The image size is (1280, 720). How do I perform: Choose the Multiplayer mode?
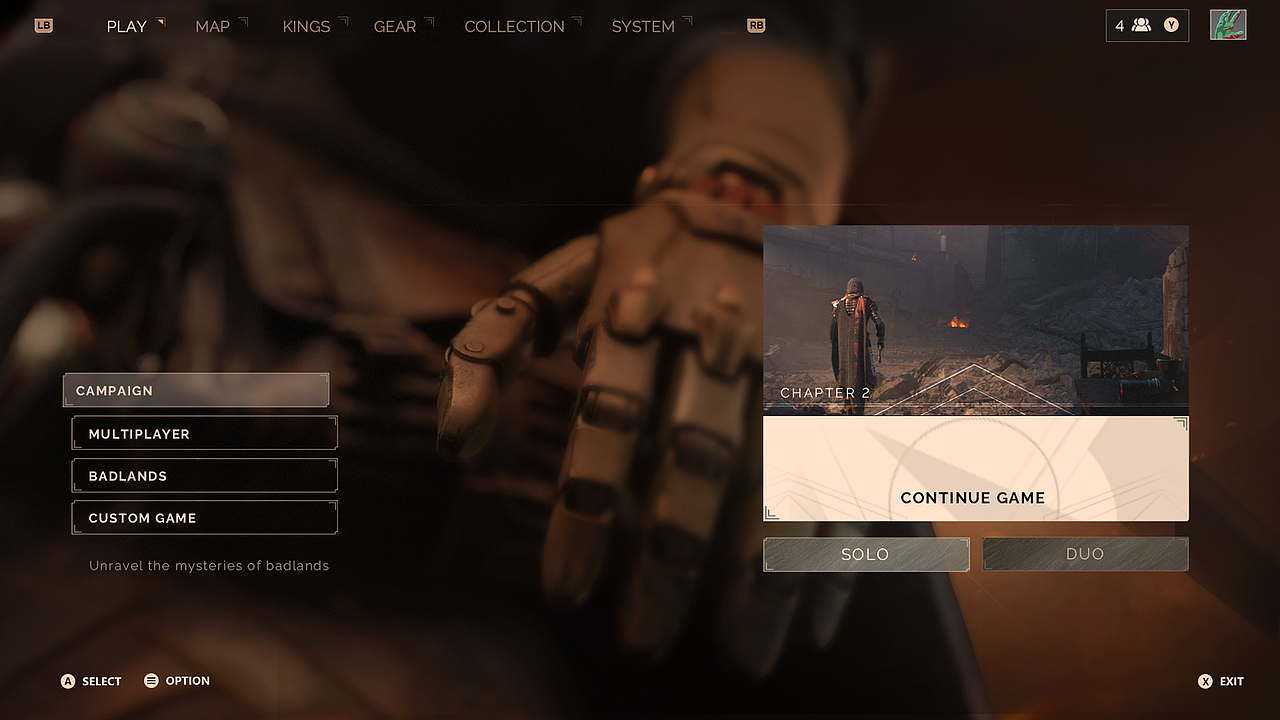click(204, 434)
